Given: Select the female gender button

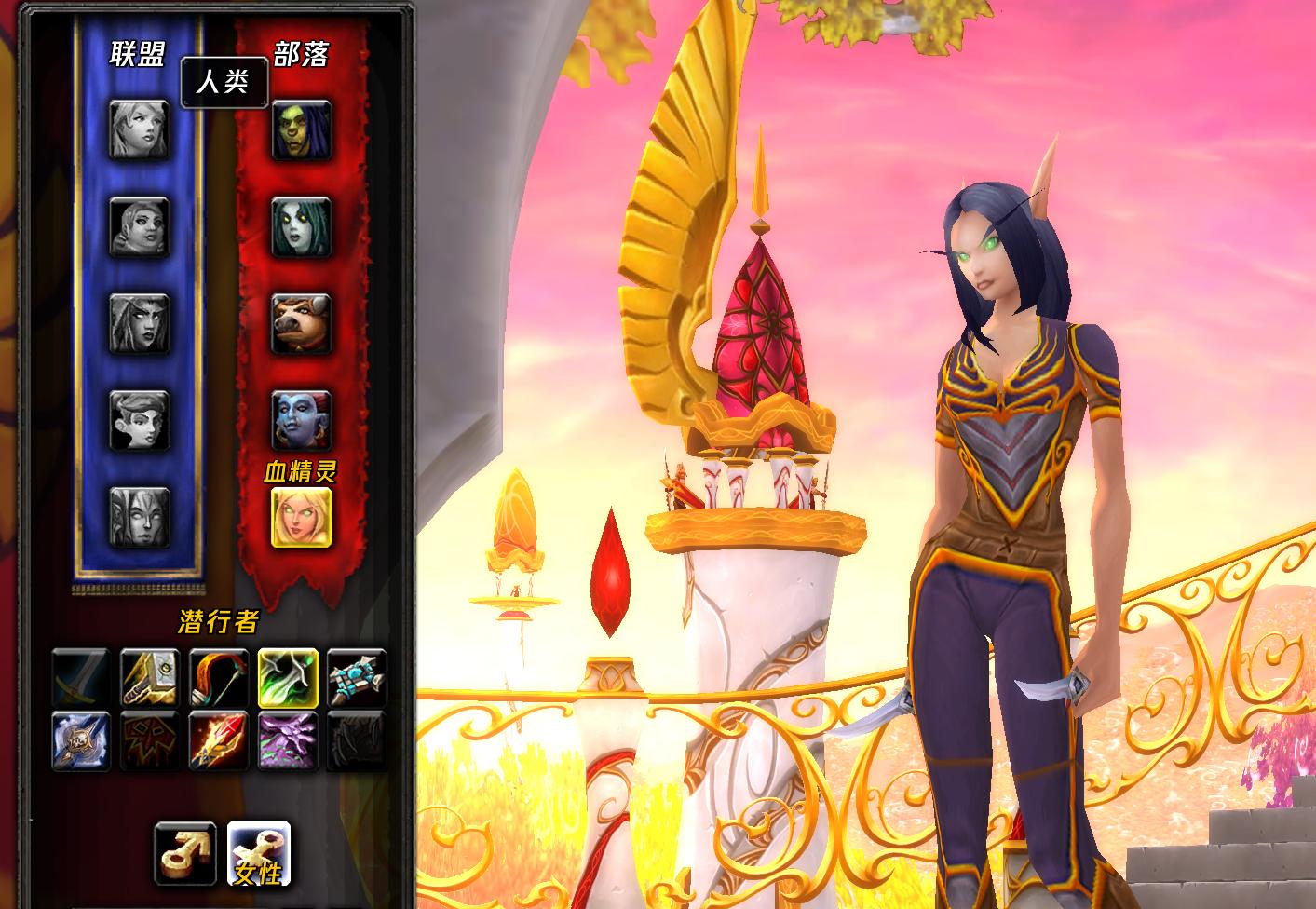Looking at the screenshot, I should coord(259,853).
